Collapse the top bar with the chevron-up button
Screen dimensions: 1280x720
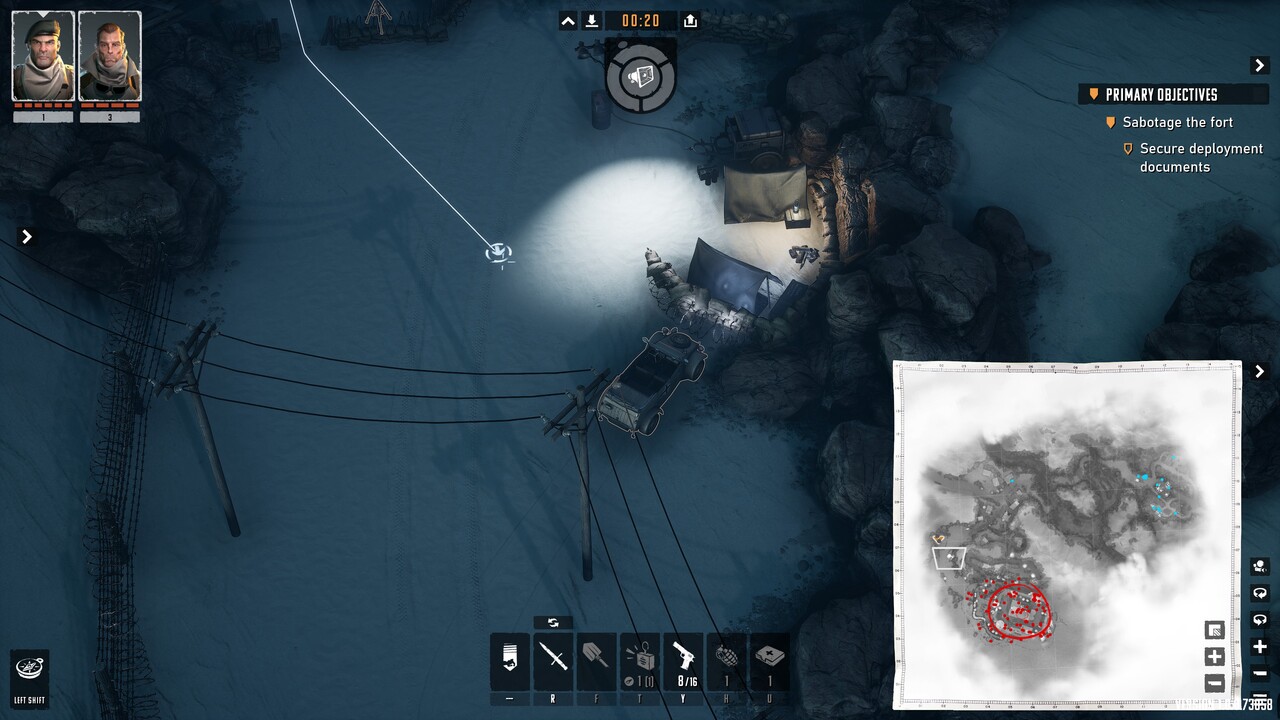click(568, 21)
